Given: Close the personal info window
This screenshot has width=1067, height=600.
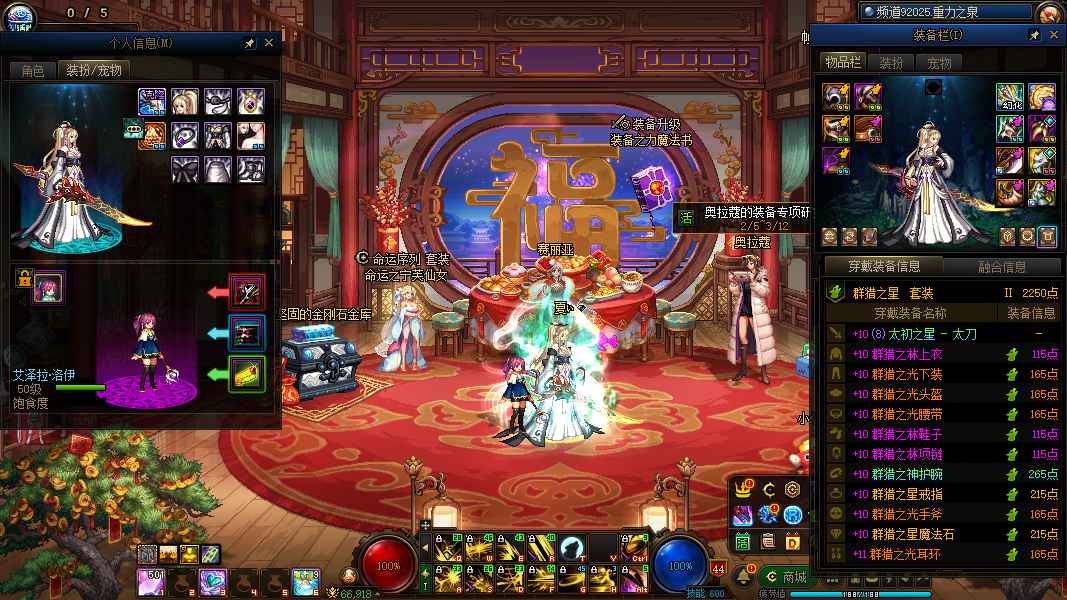Looking at the screenshot, I should pyautogui.click(x=268, y=44).
